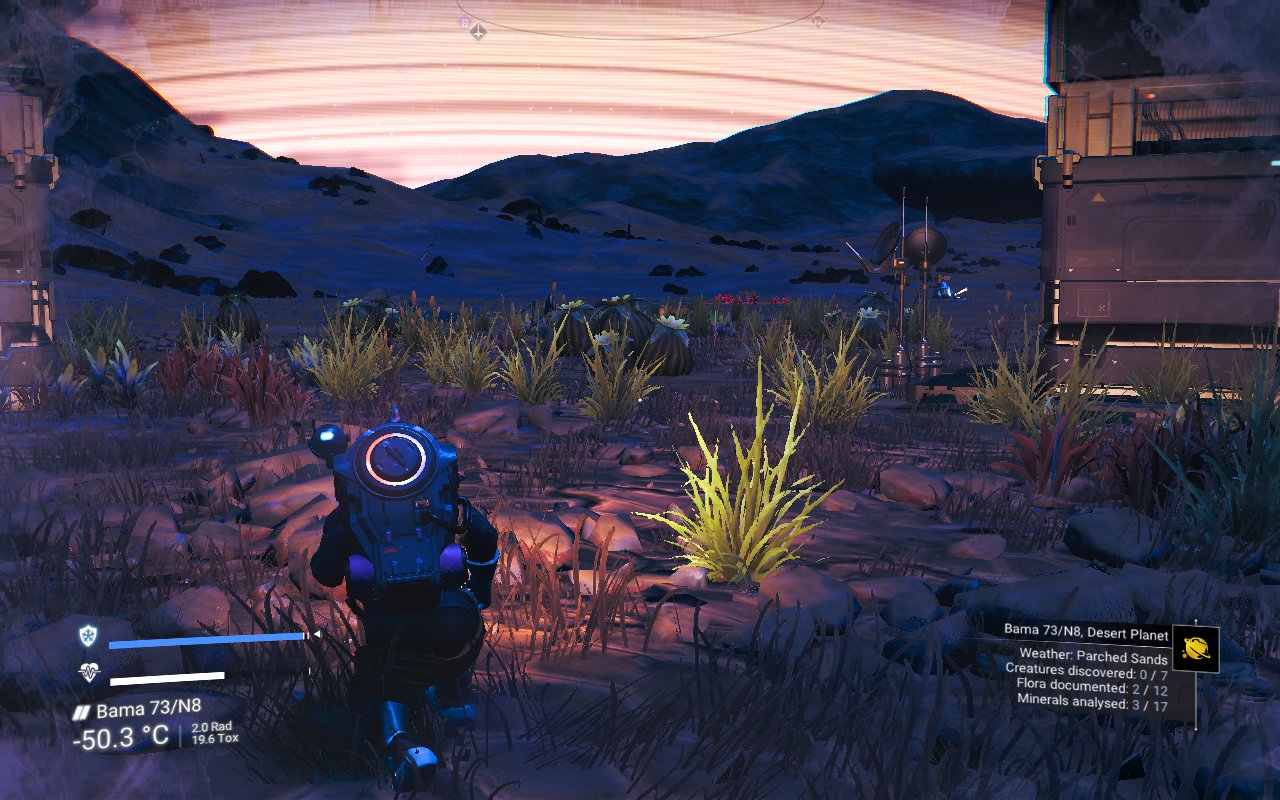Open the Bama 73/N8 planet discovery panel
This screenshot has height=800, width=1280.
point(1088,664)
